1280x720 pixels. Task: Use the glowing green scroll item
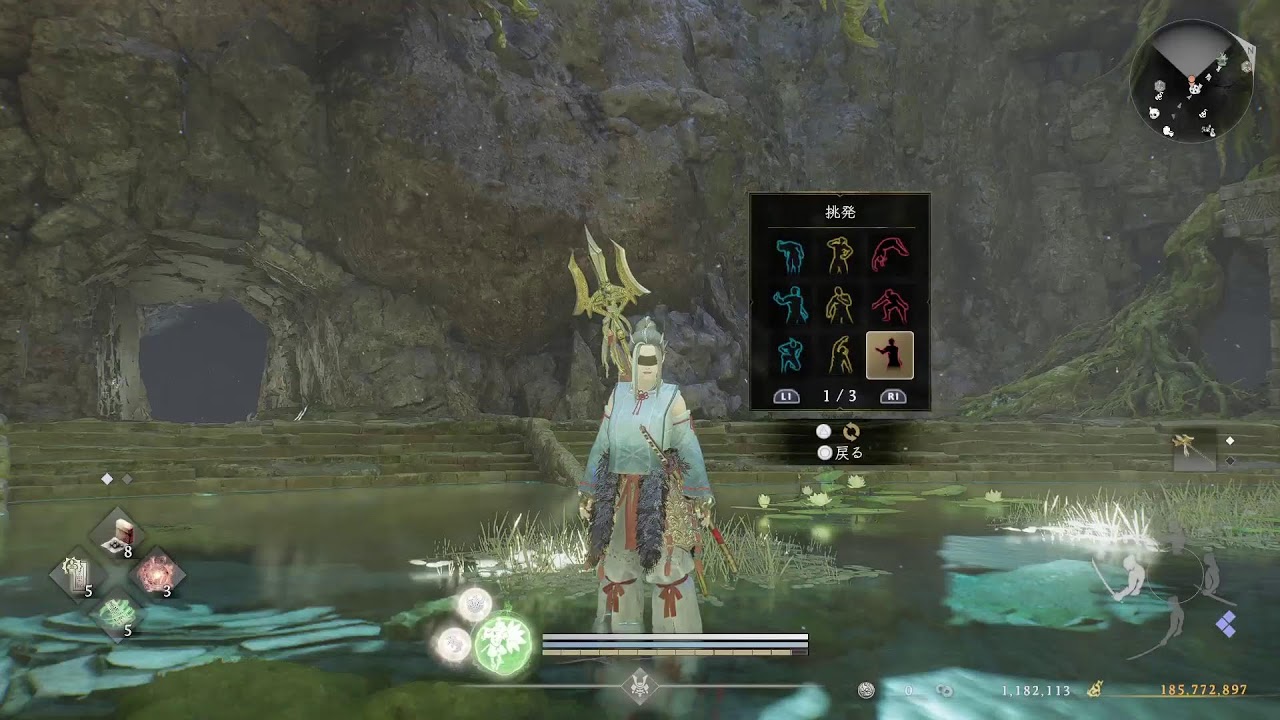point(119,613)
